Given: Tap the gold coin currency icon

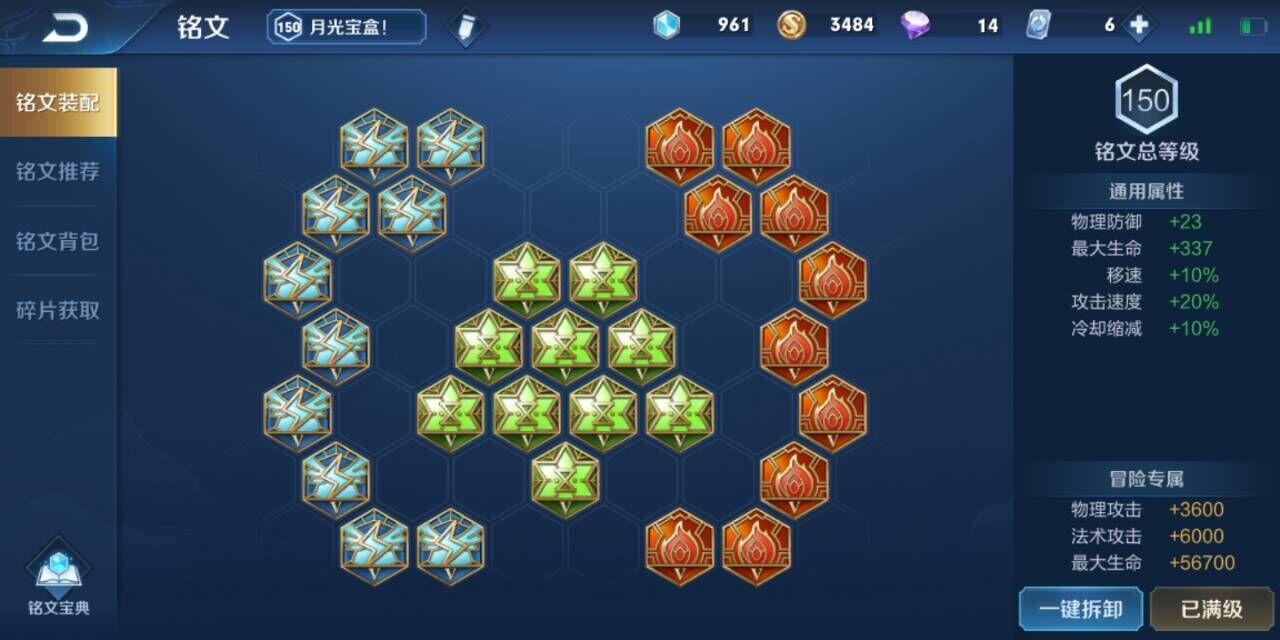Looking at the screenshot, I should pos(792,25).
